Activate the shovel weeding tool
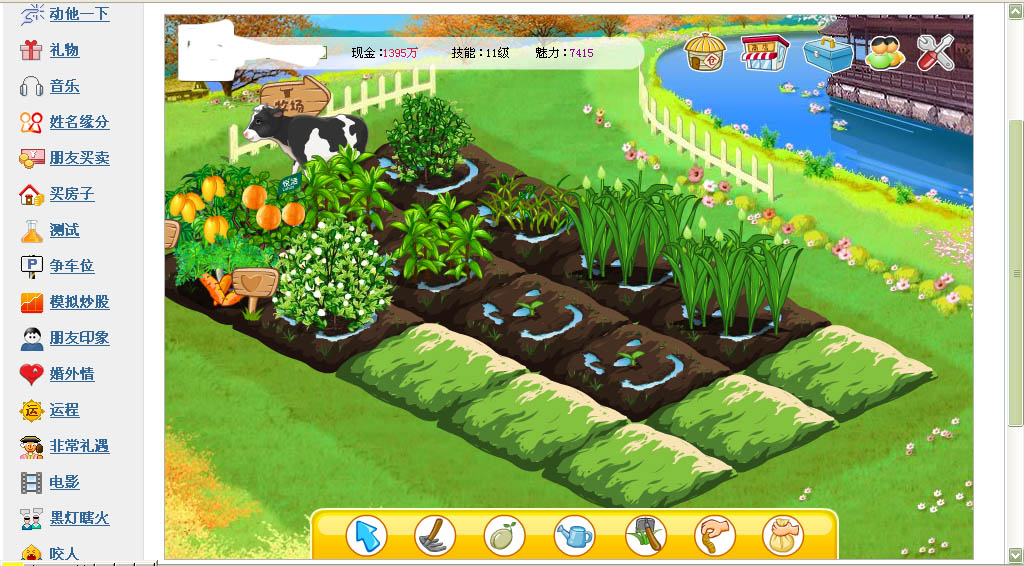The width and height of the screenshot is (1024, 566). pyautogui.click(x=645, y=536)
